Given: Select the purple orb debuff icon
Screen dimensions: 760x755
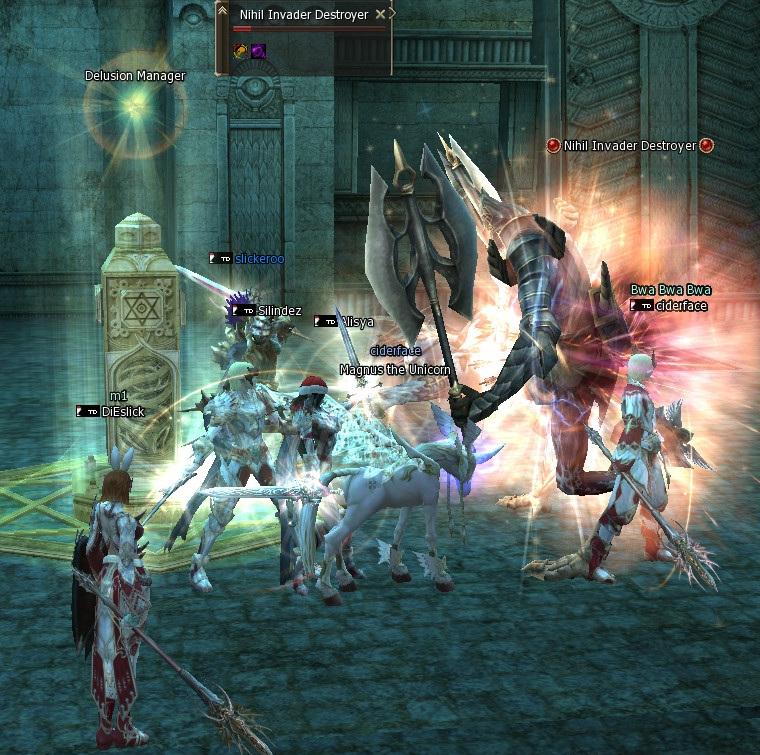Looking at the screenshot, I should pyautogui.click(x=258, y=50).
